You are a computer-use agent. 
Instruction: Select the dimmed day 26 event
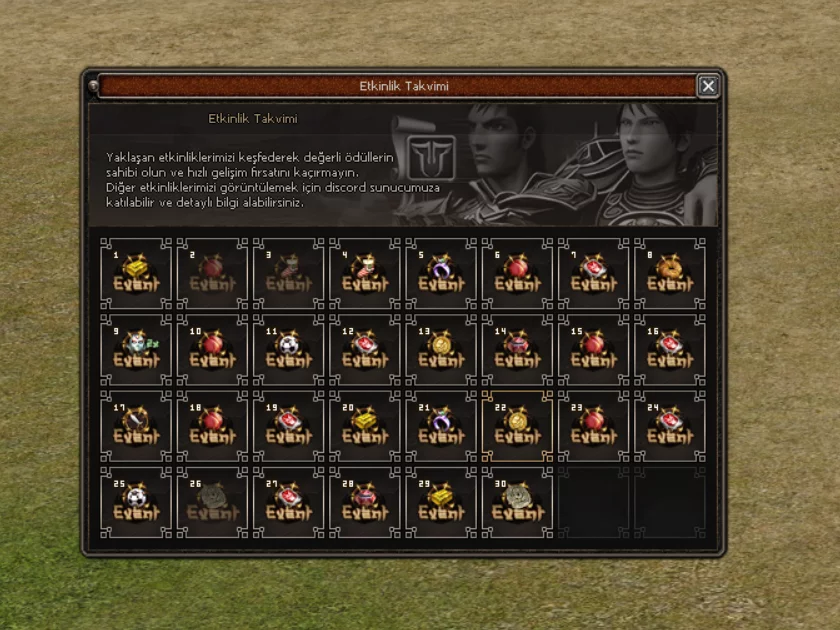point(212,503)
